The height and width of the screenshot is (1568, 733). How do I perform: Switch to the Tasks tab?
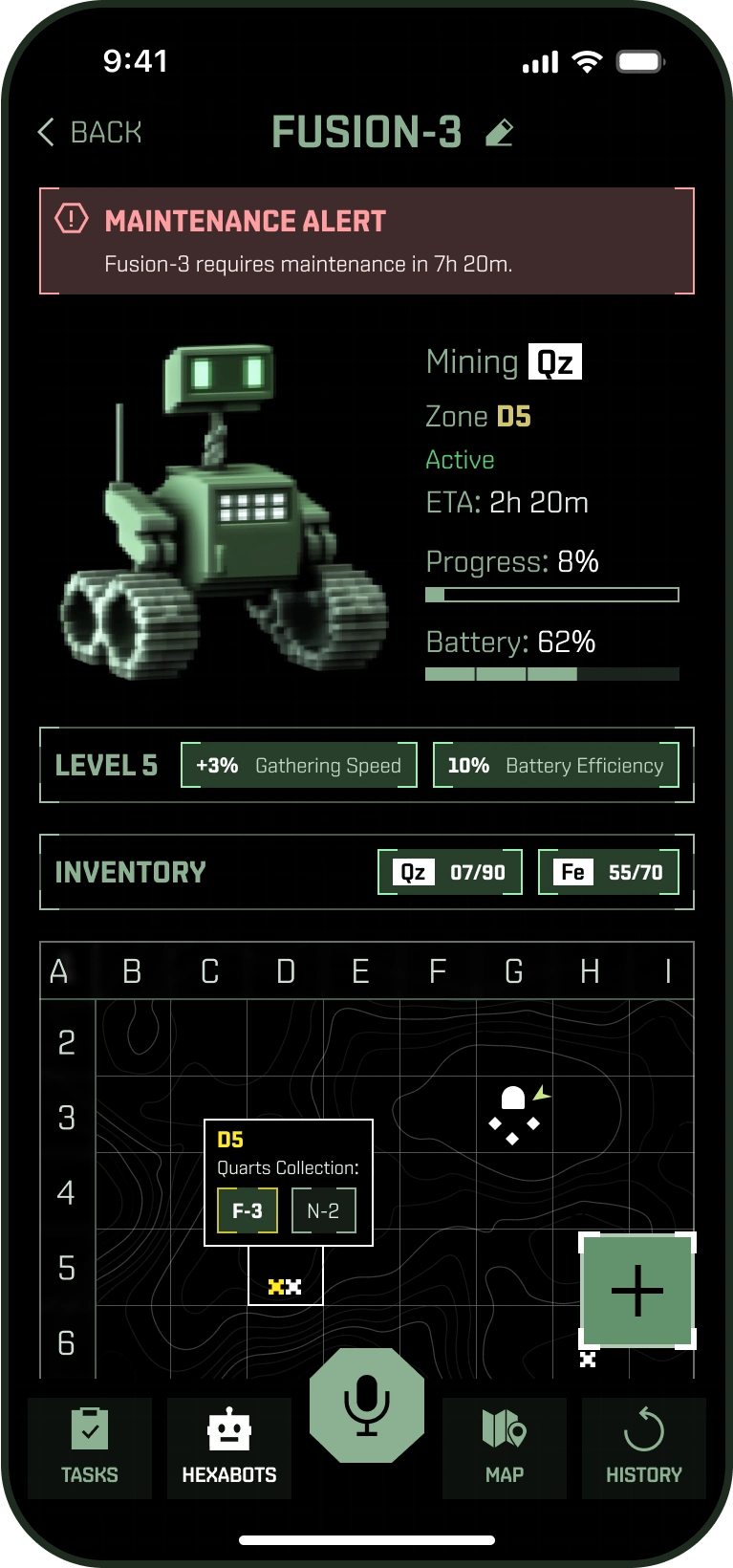pos(90,1448)
